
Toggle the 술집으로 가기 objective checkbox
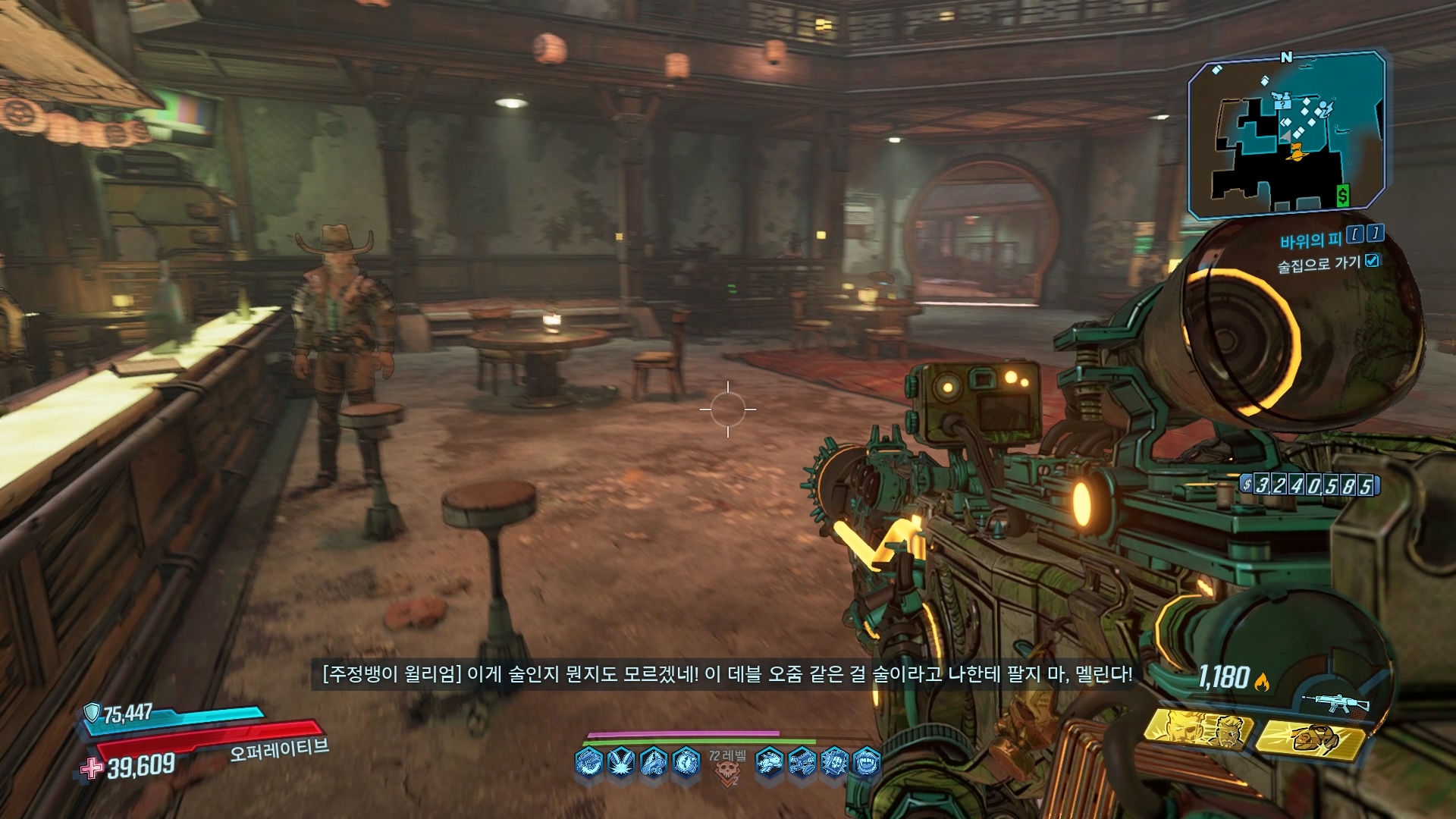pyautogui.click(x=1372, y=261)
